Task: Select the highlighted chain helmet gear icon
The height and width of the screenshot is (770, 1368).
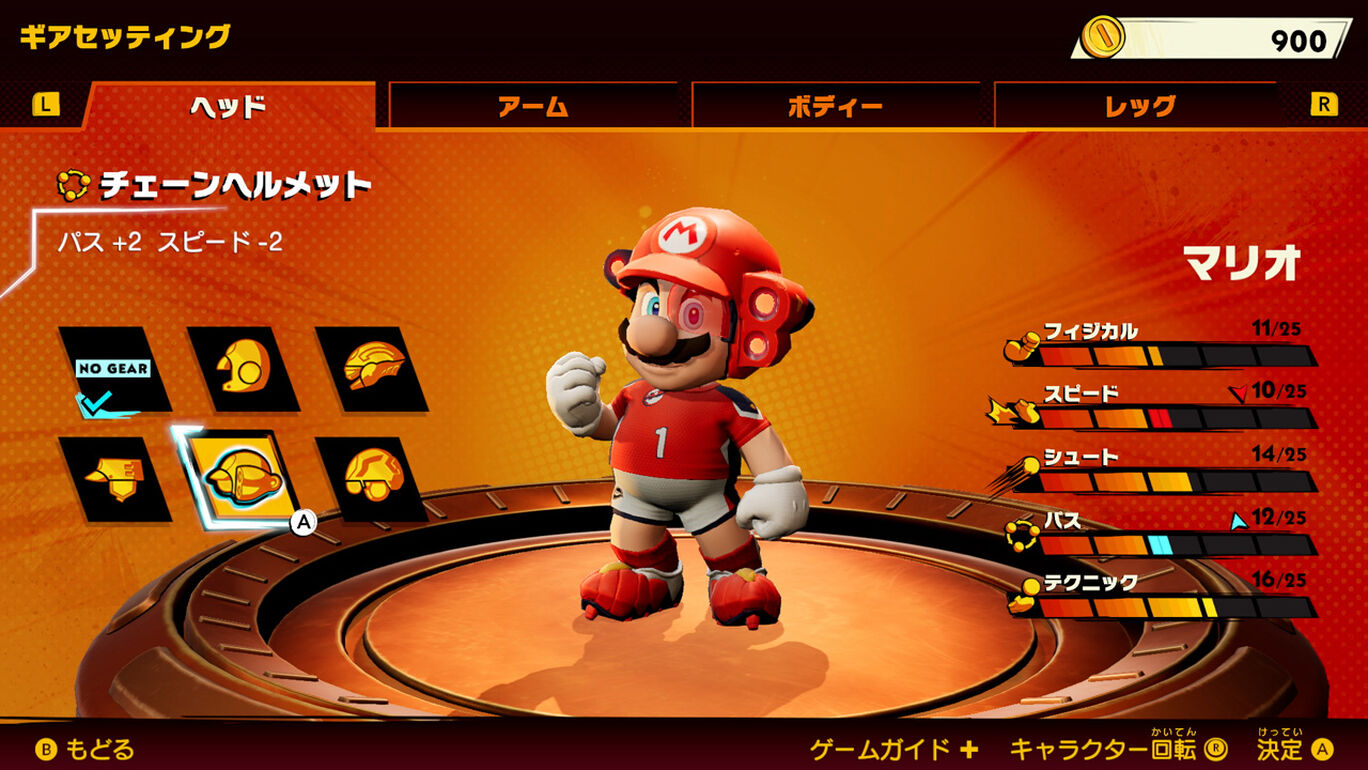Action: tap(242, 478)
